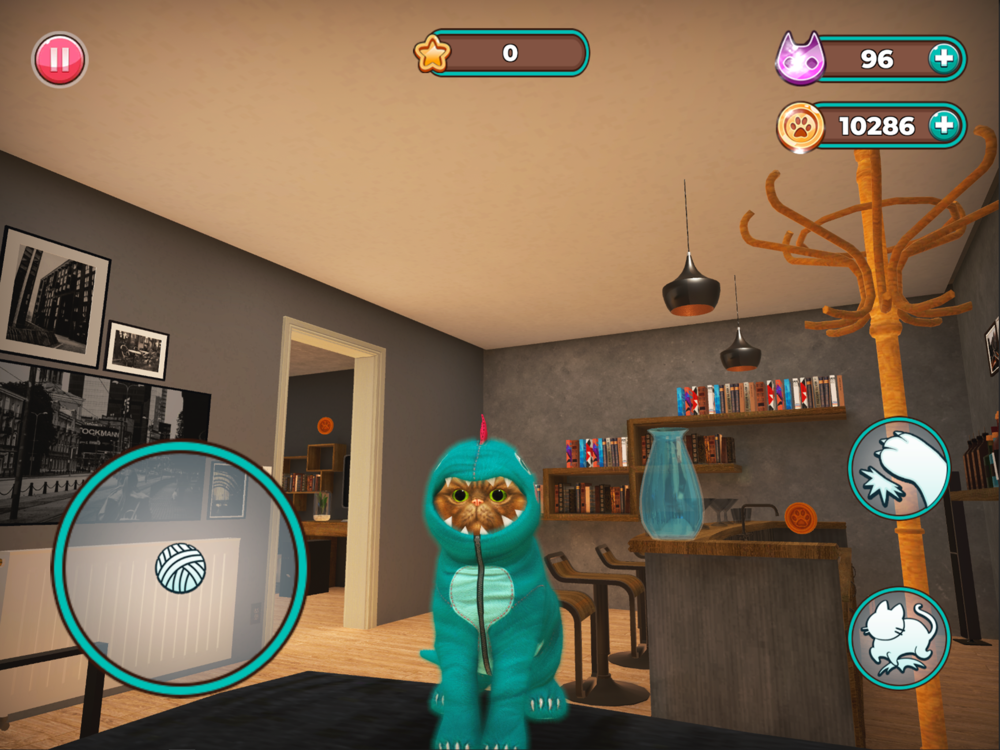Tap the cat jump action button
This screenshot has height=750, width=1000.
[899, 637]
